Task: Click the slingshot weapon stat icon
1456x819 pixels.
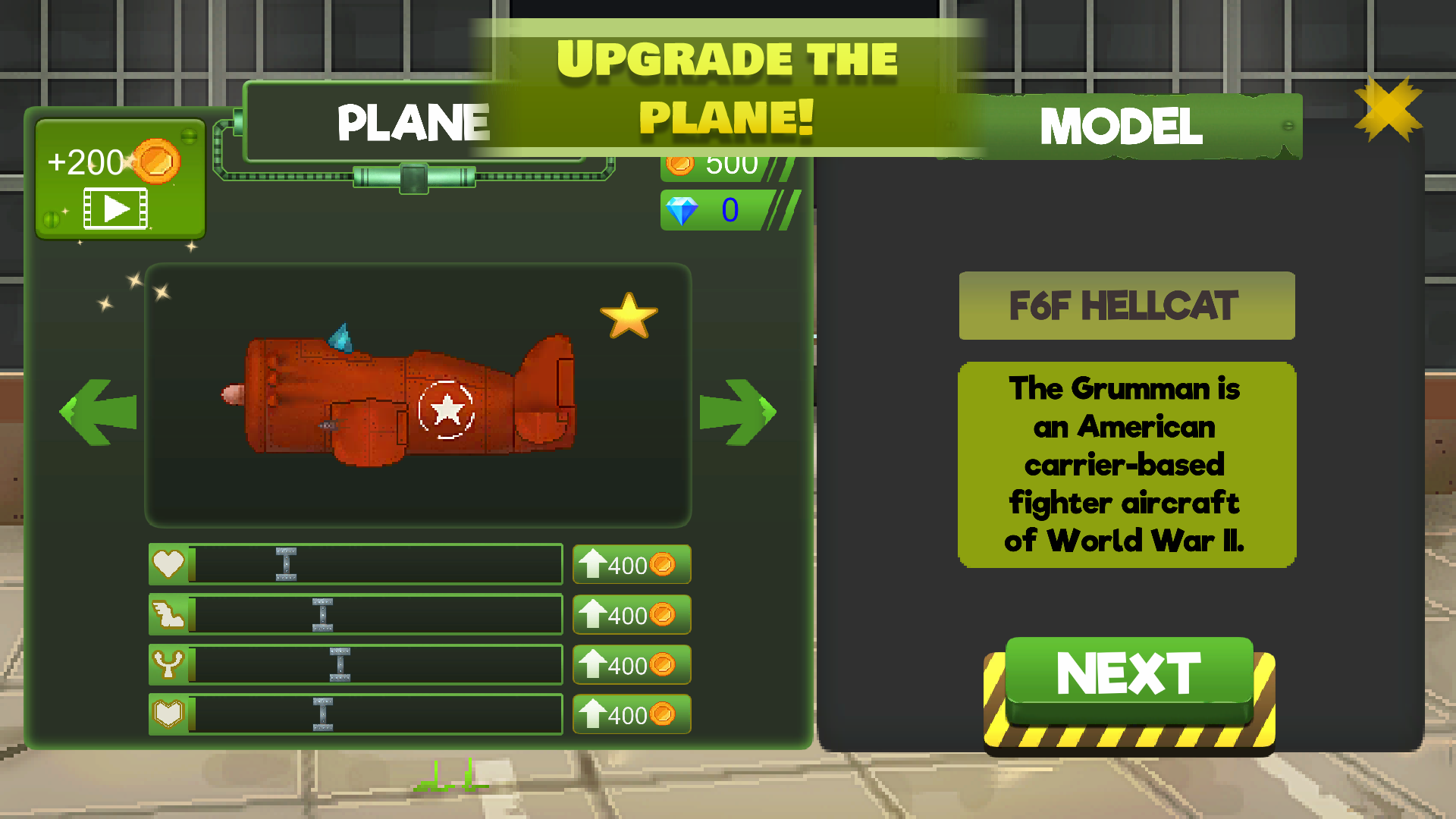Action: [x=170, y=664]
